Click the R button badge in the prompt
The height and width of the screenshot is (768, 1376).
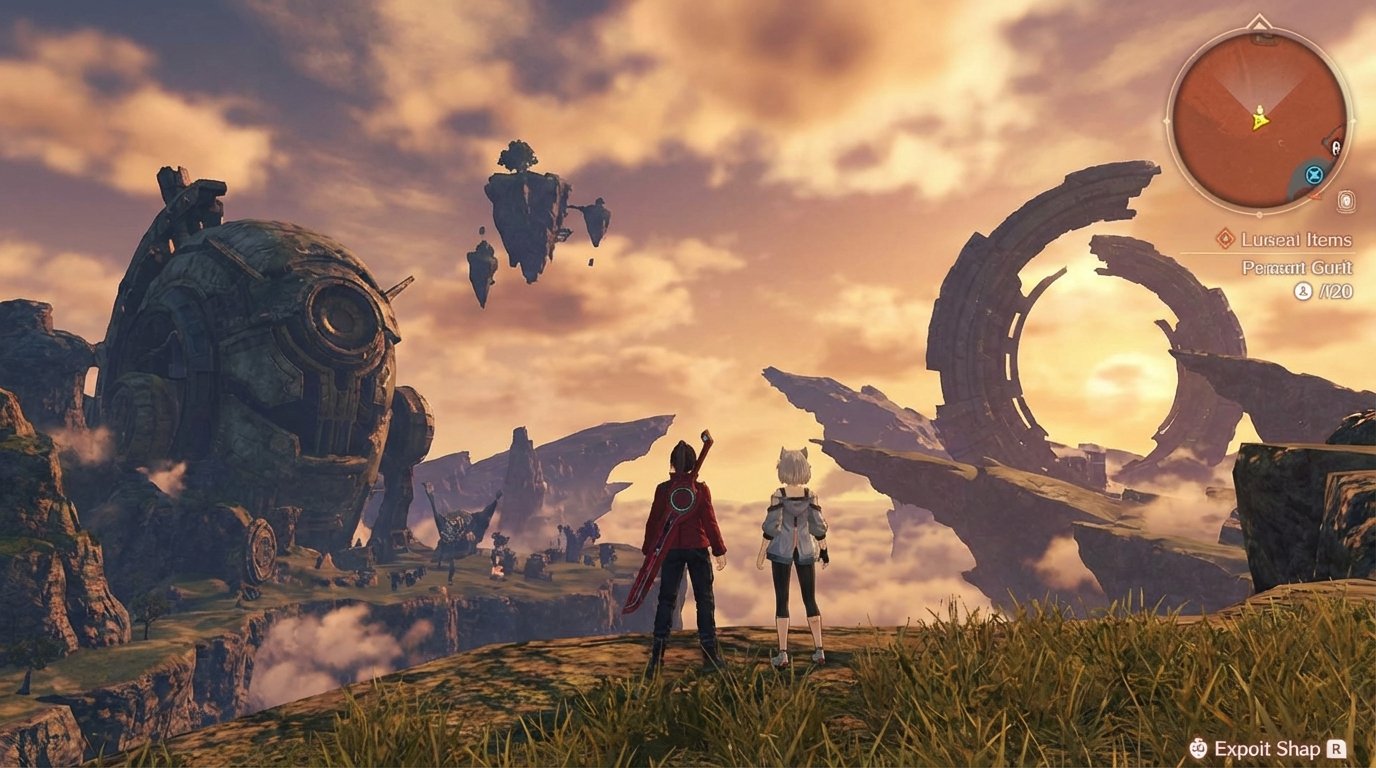1336,748
